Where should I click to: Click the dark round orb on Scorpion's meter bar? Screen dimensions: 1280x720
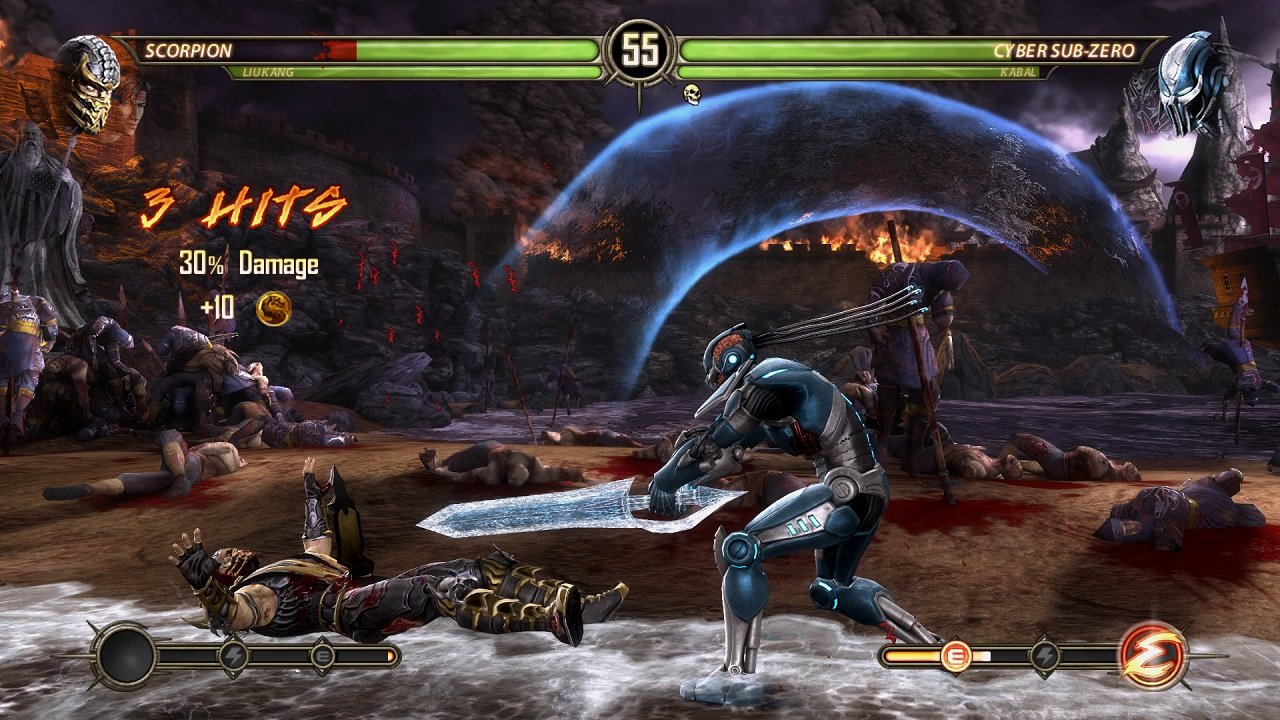click(x=125, y=657)
